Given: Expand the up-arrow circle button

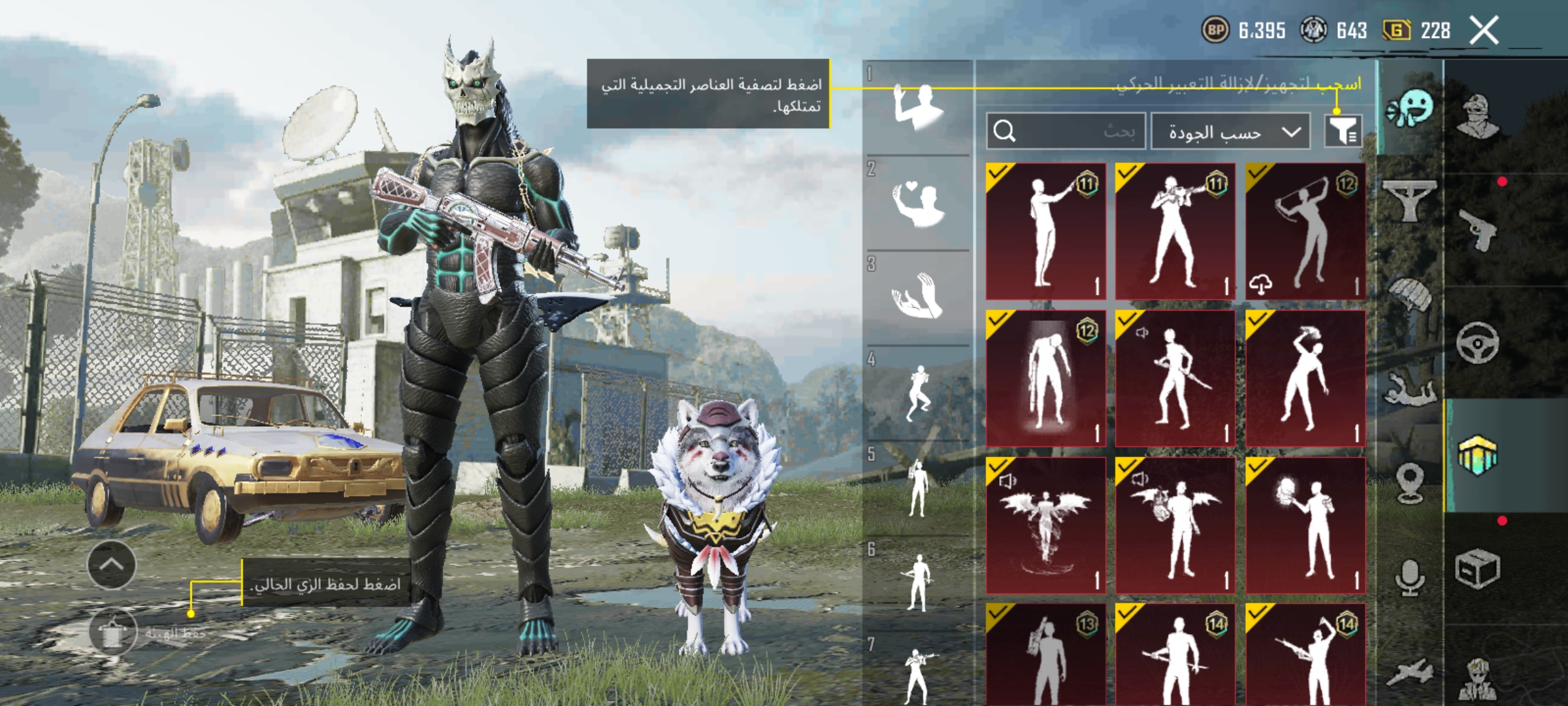Looking at the screenshot, I should click(111, 565).
